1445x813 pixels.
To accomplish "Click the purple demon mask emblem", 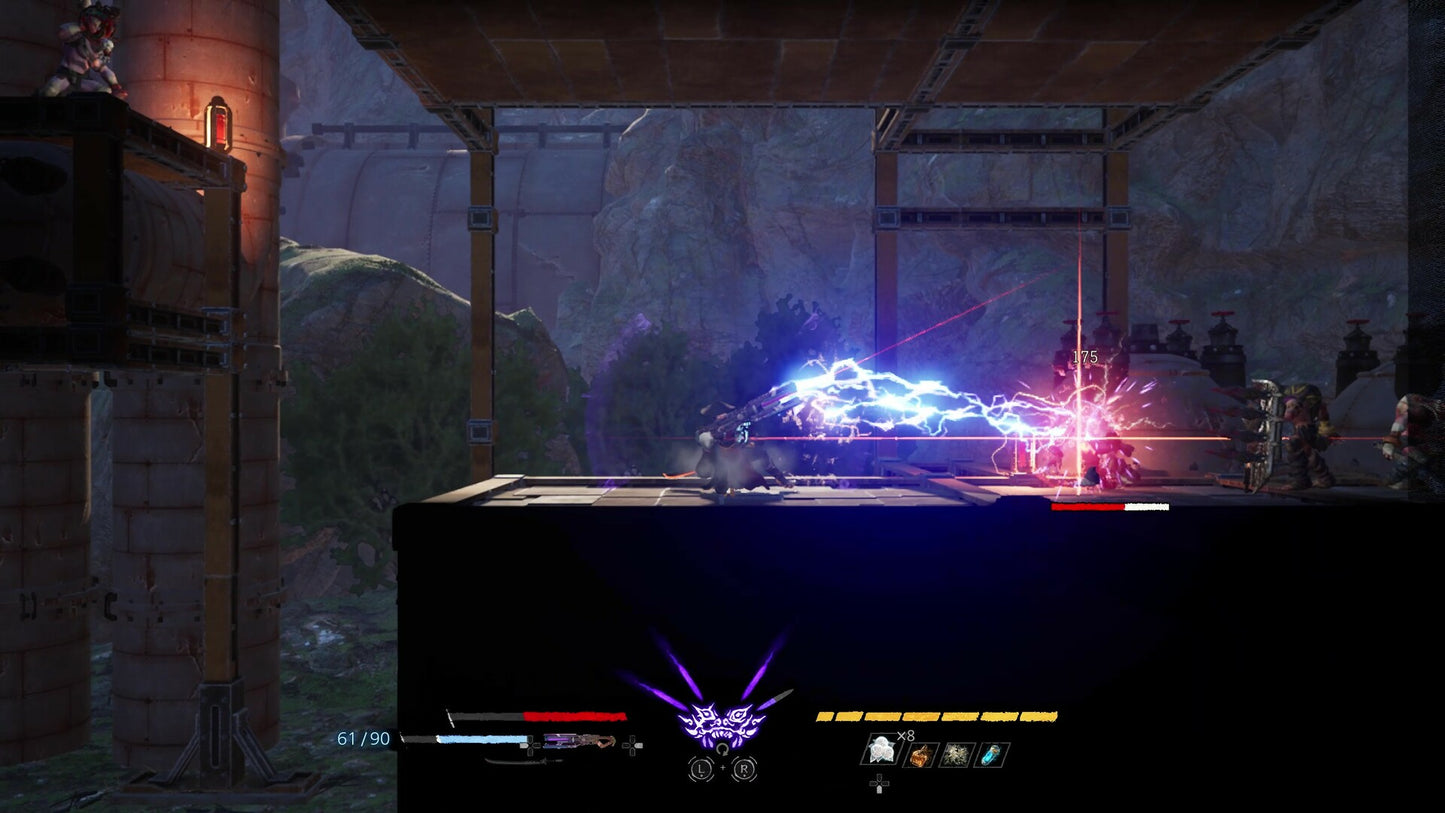I will (x=721, y=722).
